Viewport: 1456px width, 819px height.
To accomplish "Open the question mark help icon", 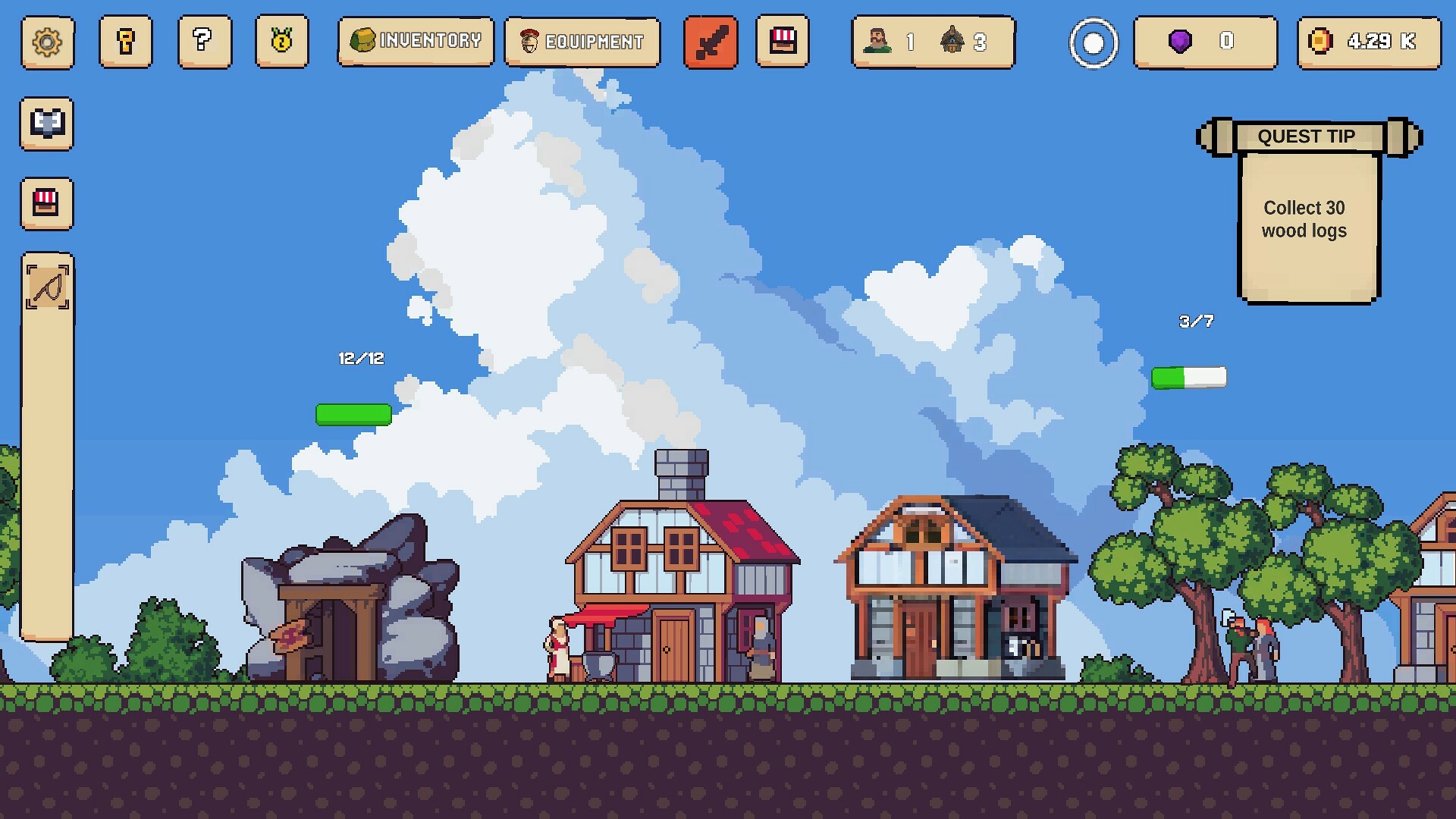I will coord(204,43).
